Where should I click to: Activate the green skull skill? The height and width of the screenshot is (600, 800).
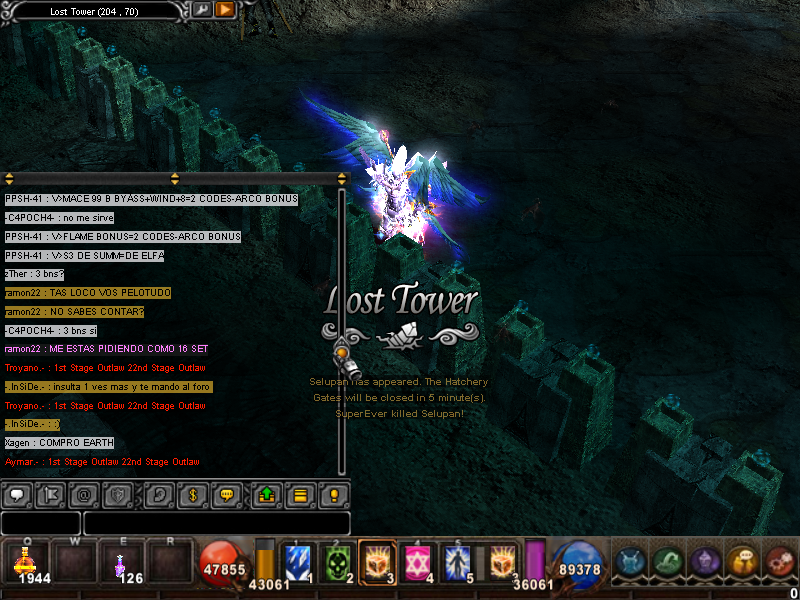[339, 563]
